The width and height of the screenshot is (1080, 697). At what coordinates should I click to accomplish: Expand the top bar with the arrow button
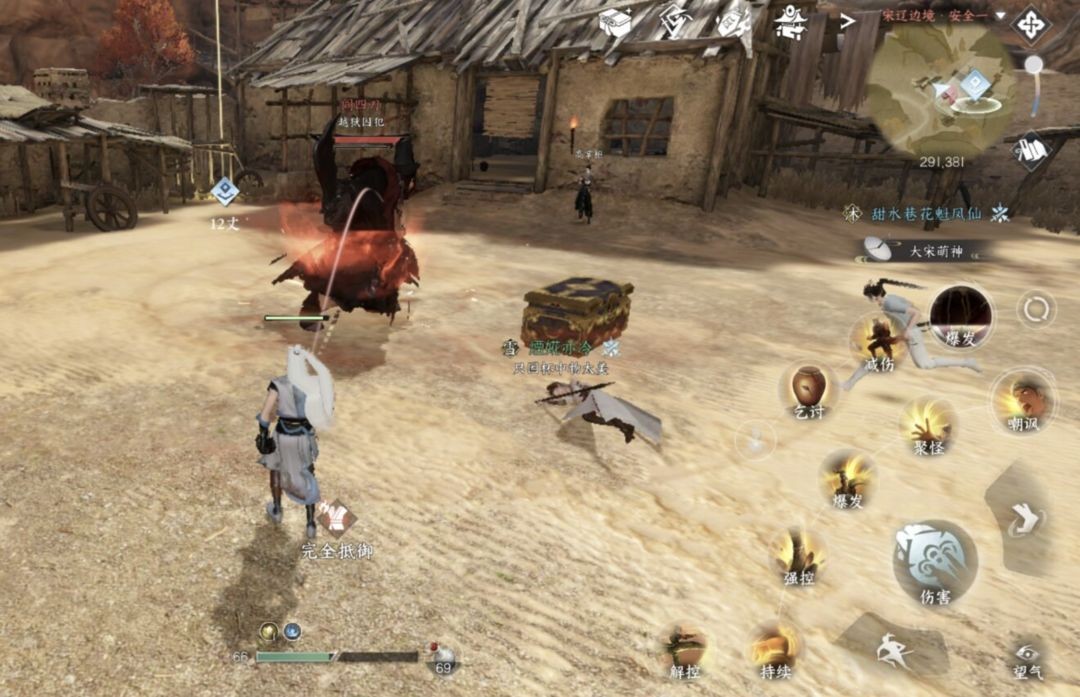point(847,20)
